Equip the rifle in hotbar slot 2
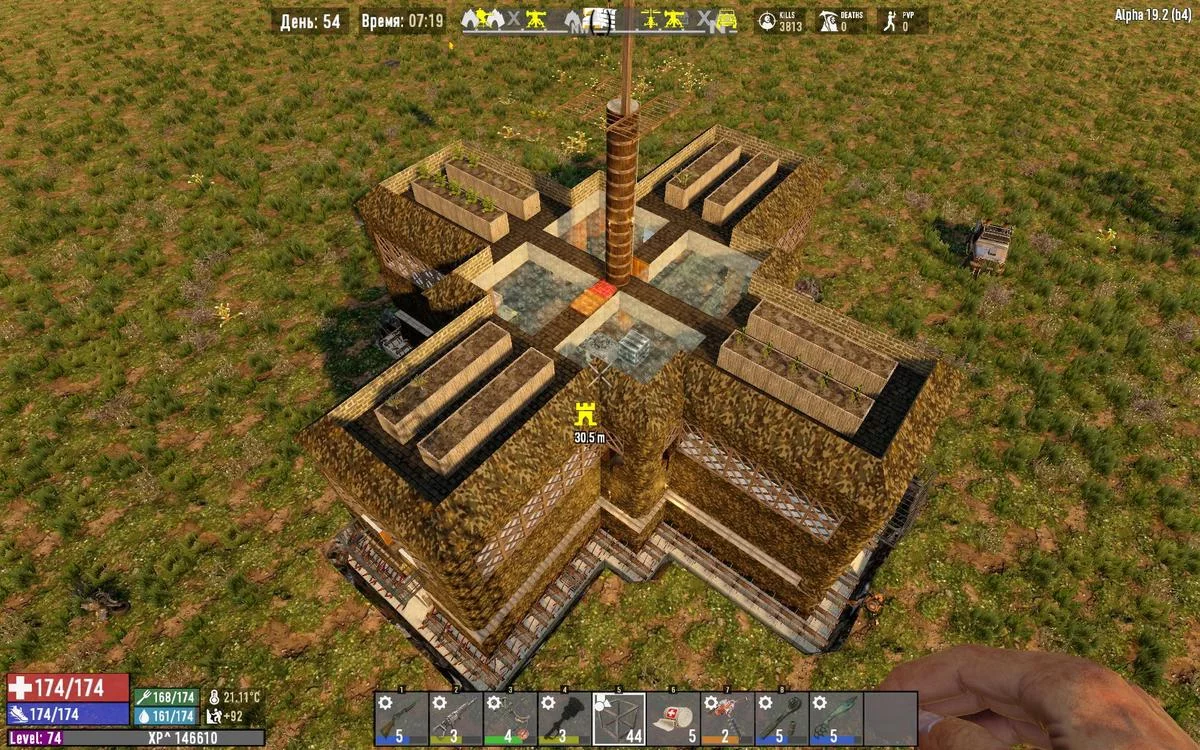1200x750 pixels. (x=455, y=718)
